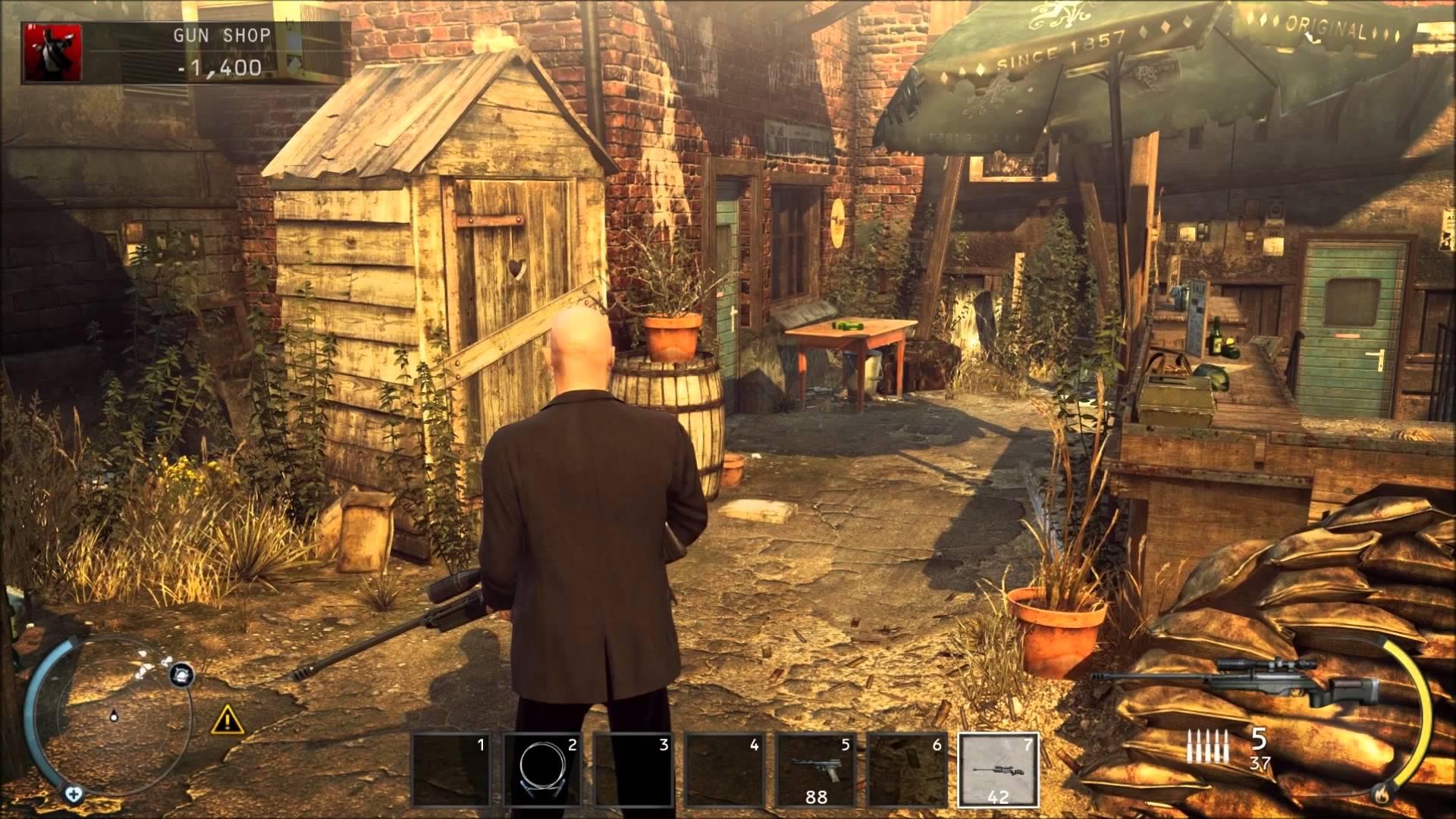The width and height of the screenshot is (1456, 819).
Task: Click the circular minimap
Action: (x=114, y=714)
